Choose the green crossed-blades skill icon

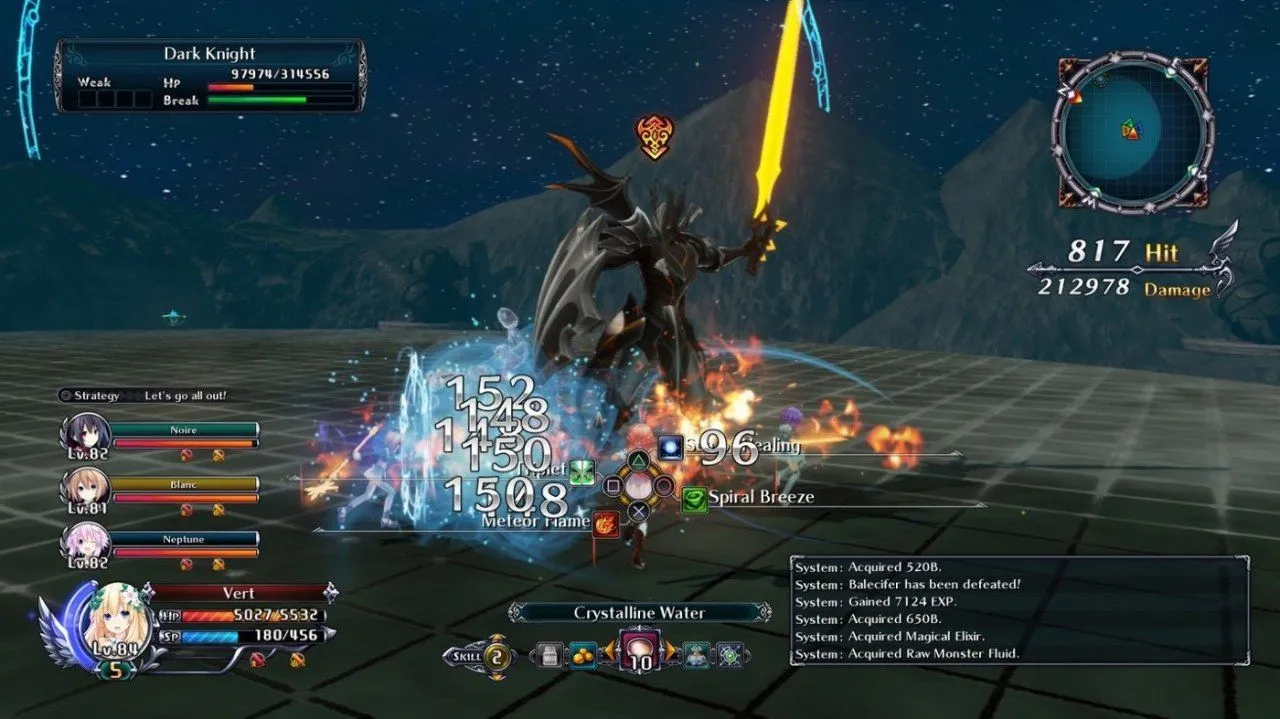click(582, 472)
